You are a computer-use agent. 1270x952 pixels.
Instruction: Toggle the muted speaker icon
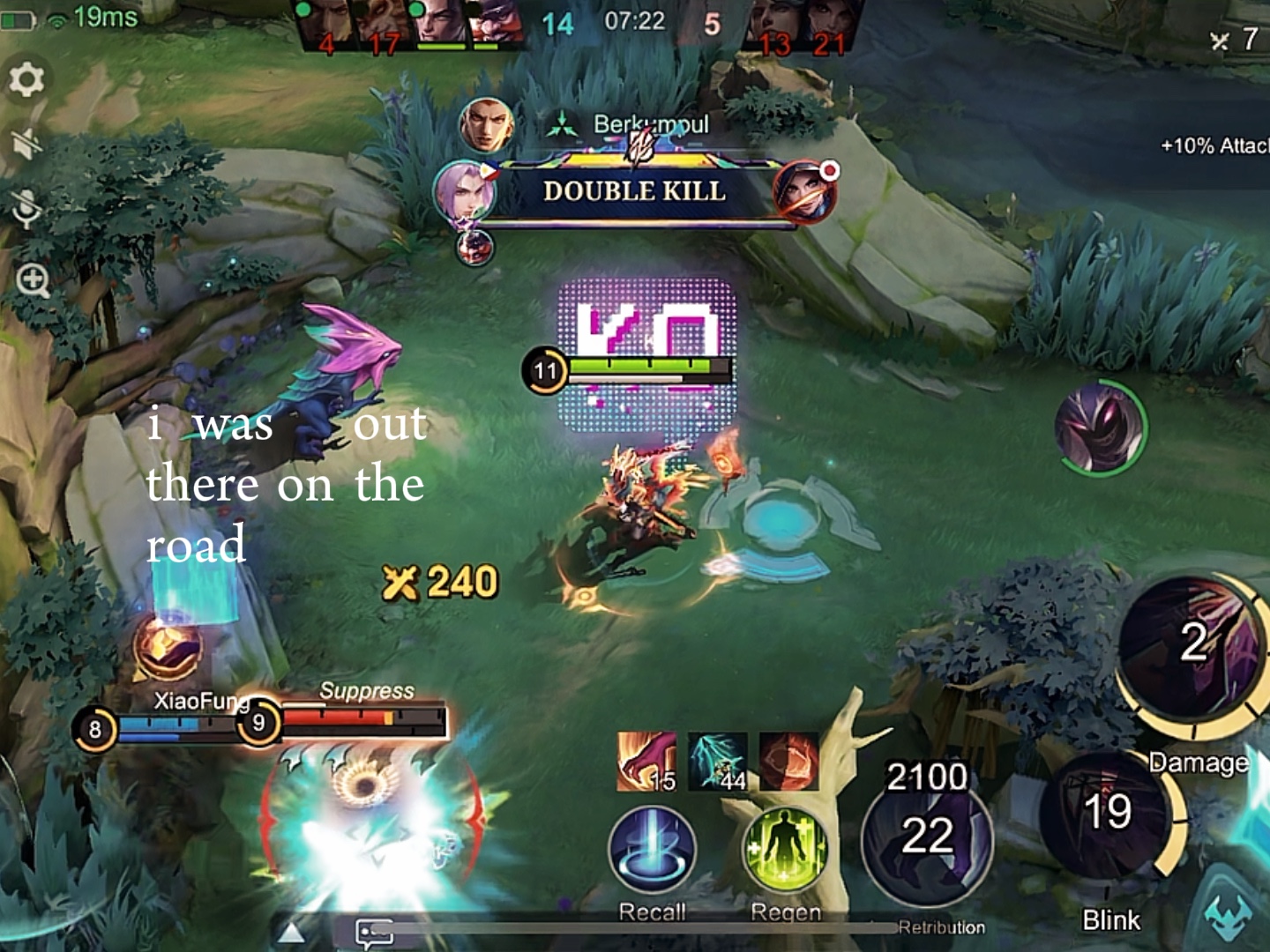pos(26,143)
